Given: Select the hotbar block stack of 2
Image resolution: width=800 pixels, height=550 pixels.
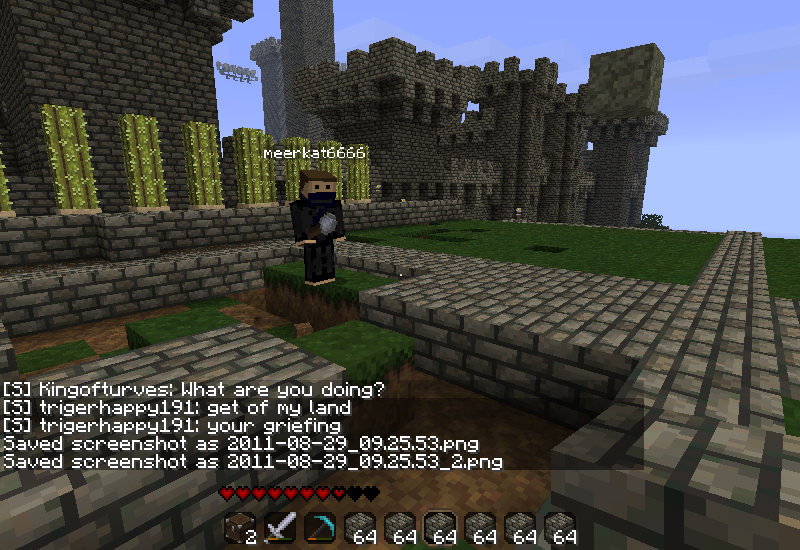Looking at the screenshot, I should 239,528.
